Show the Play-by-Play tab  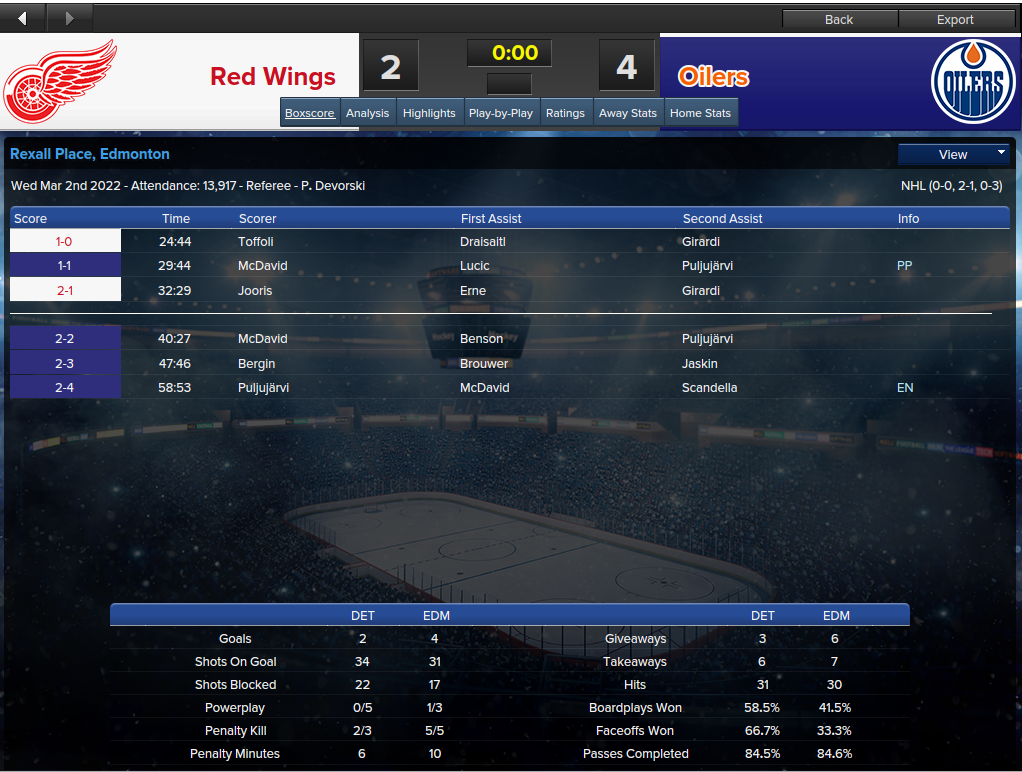click(x=500, y=113)
